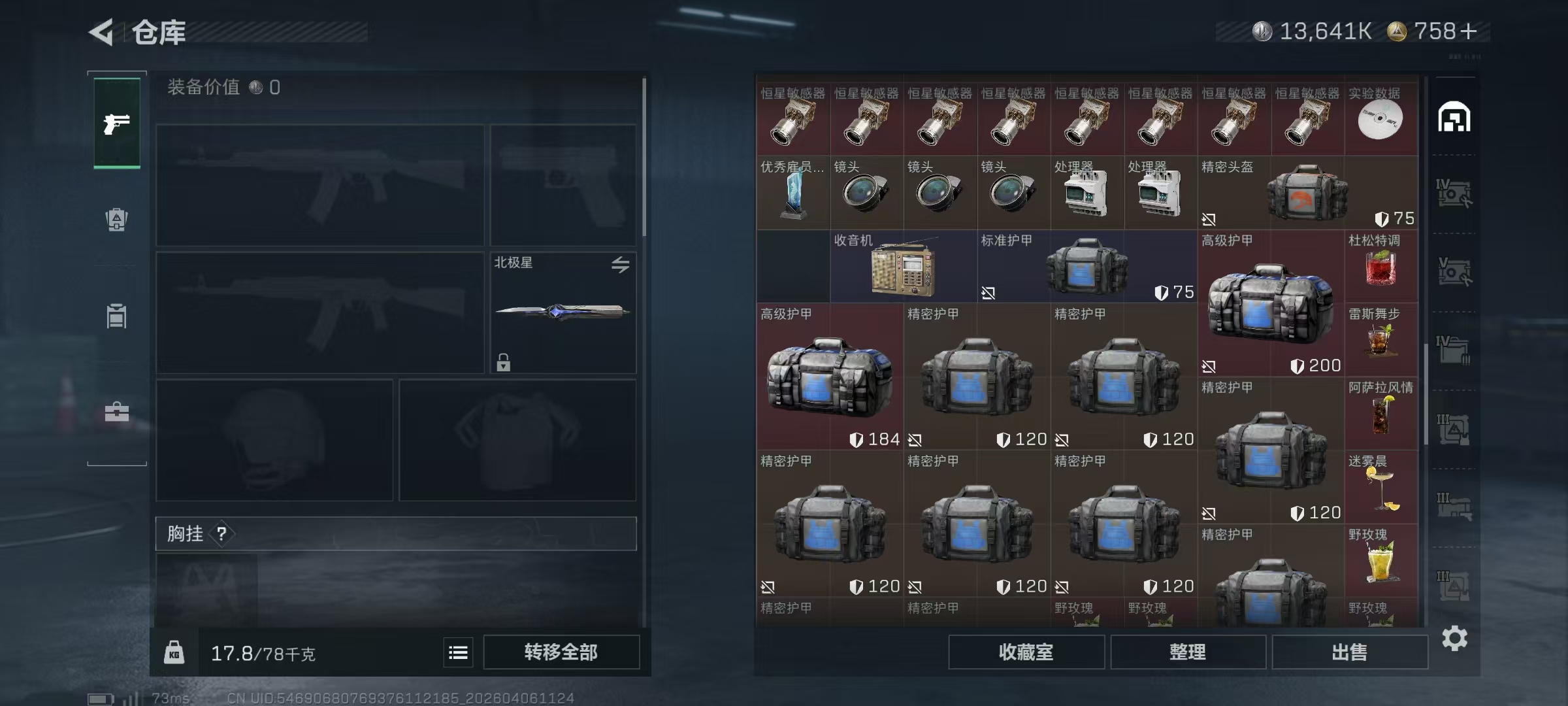Open the briefcase equipment category icon
This screenshot has height=706, width=1568.
(x=116, y=412)
